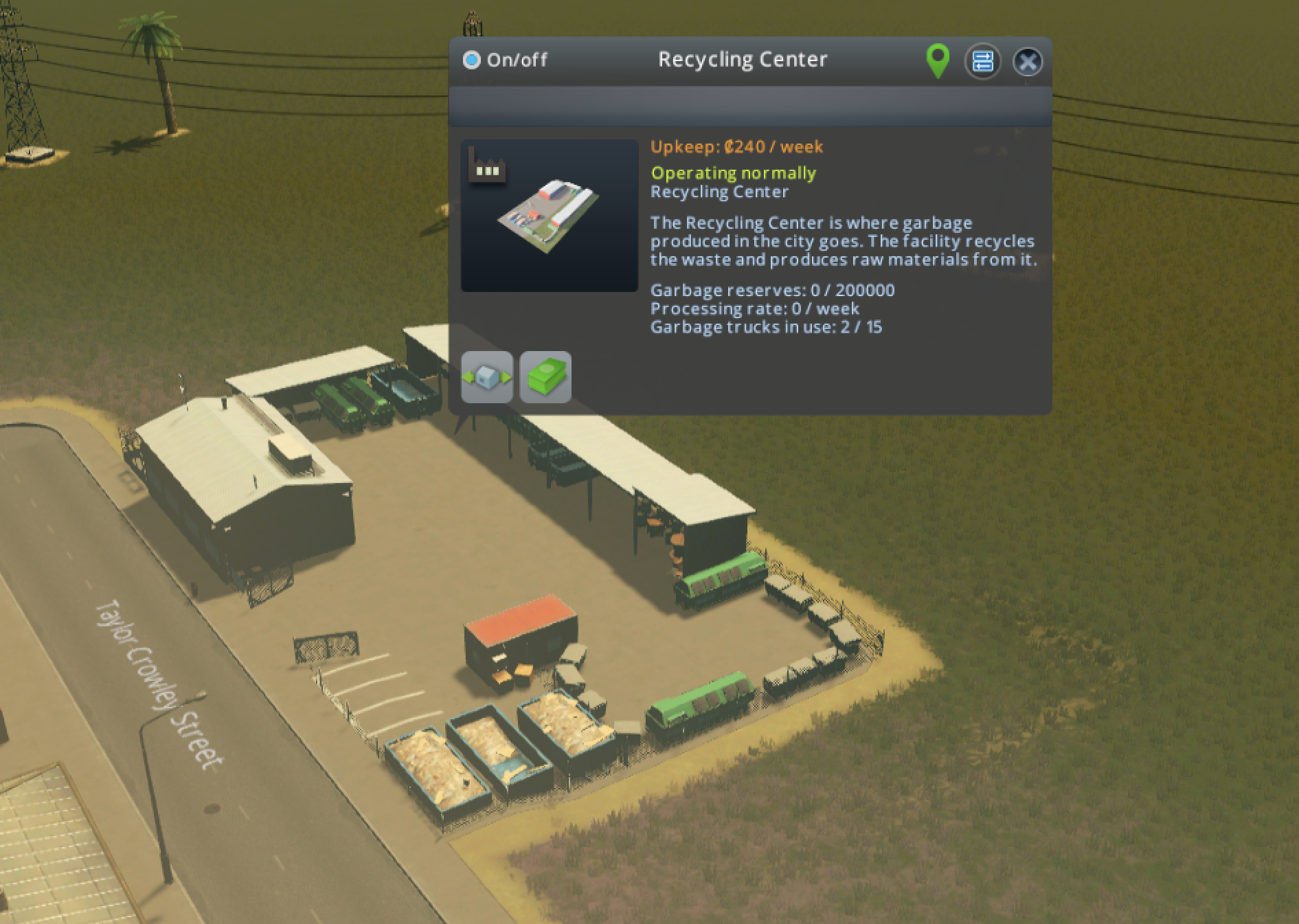Image resolution: width=1299 pixels, height=924 pixels.
Task: Click the Recycling Center title text
Action: tap(742, 59)
